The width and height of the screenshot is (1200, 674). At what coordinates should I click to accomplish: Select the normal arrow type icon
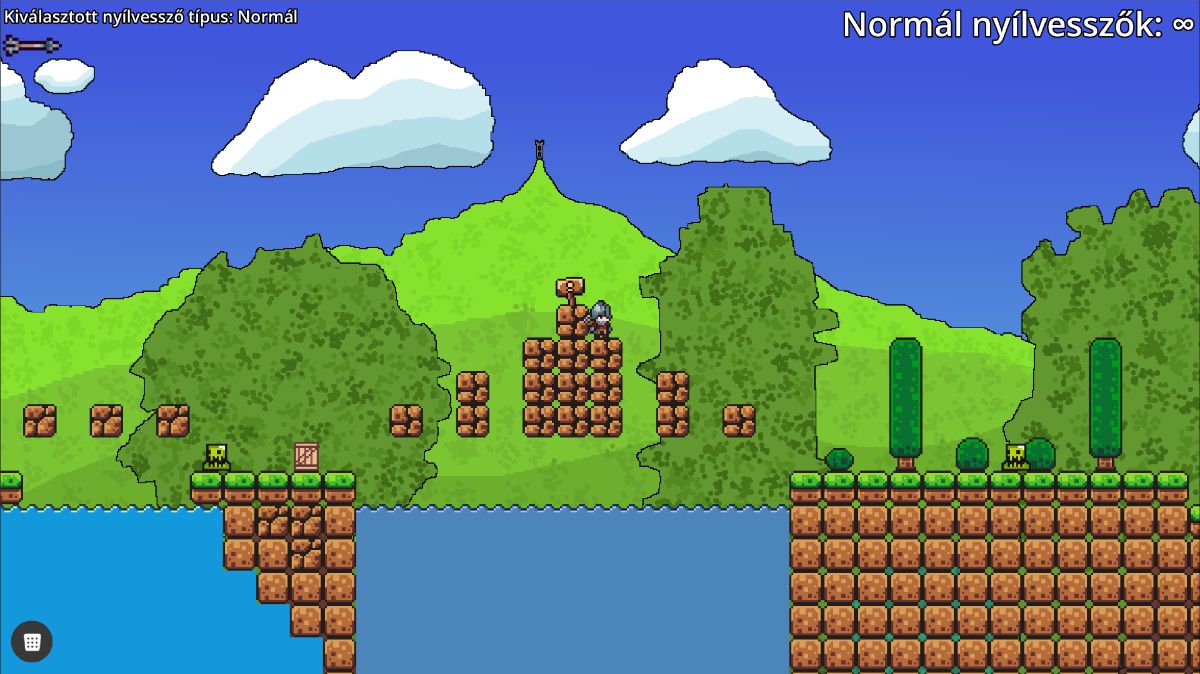[32, 45]
